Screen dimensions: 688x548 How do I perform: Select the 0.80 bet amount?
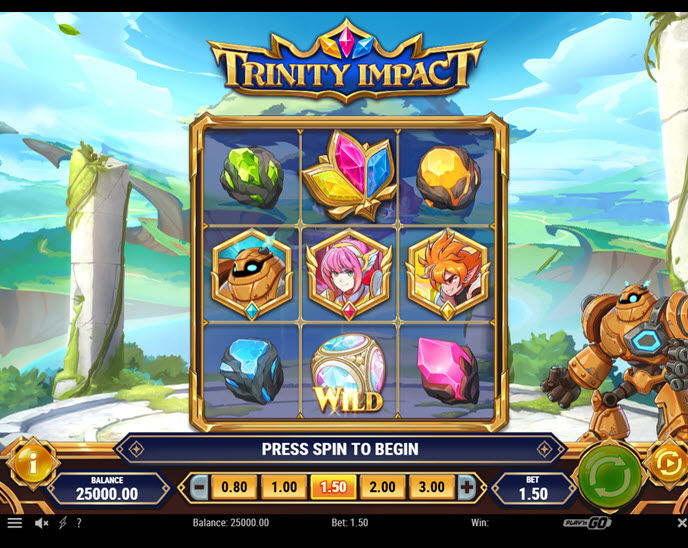[x=234, y=488]
